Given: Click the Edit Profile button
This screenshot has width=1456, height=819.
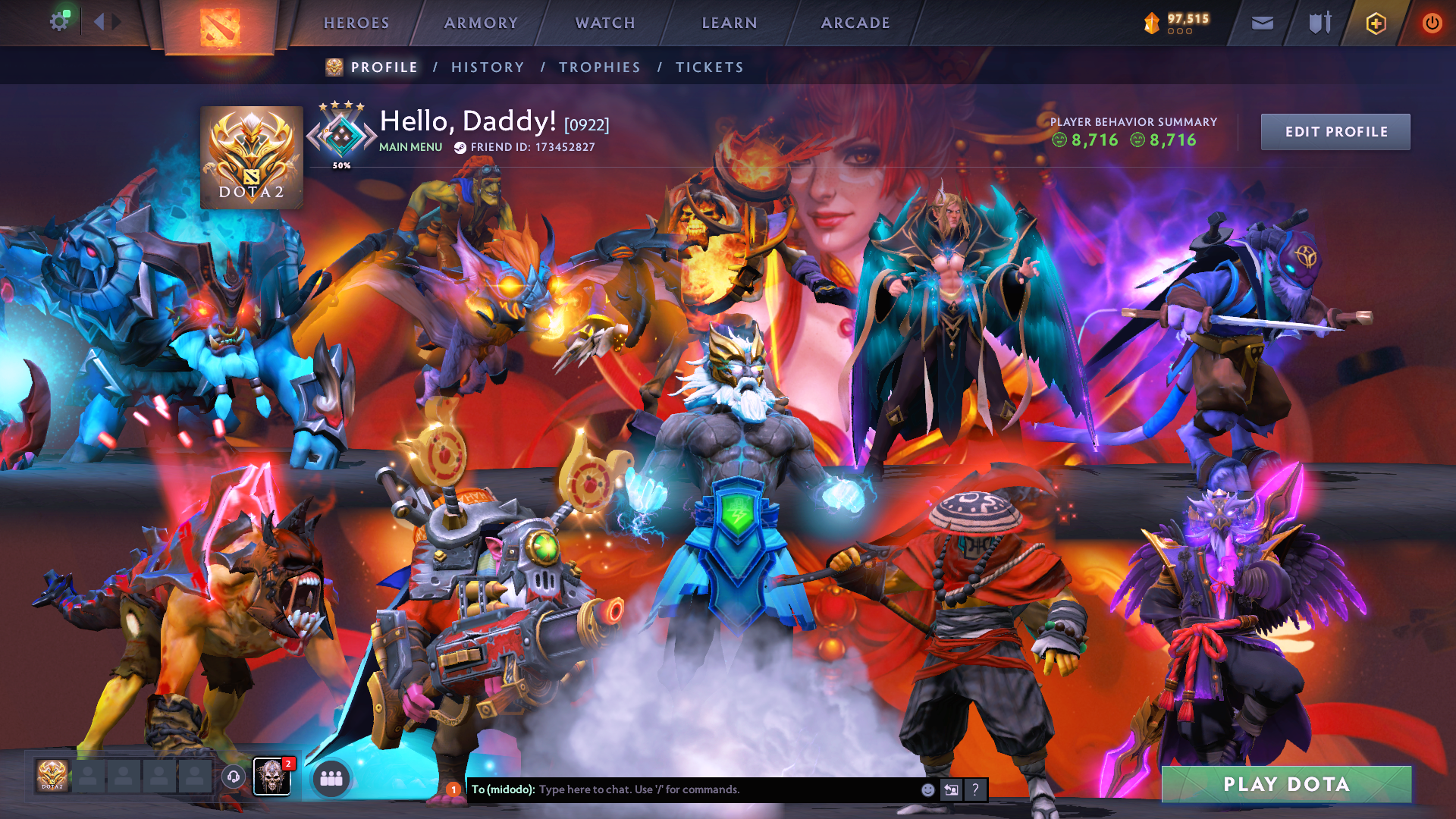Looking at the screenshot, I should (1335, 132).
